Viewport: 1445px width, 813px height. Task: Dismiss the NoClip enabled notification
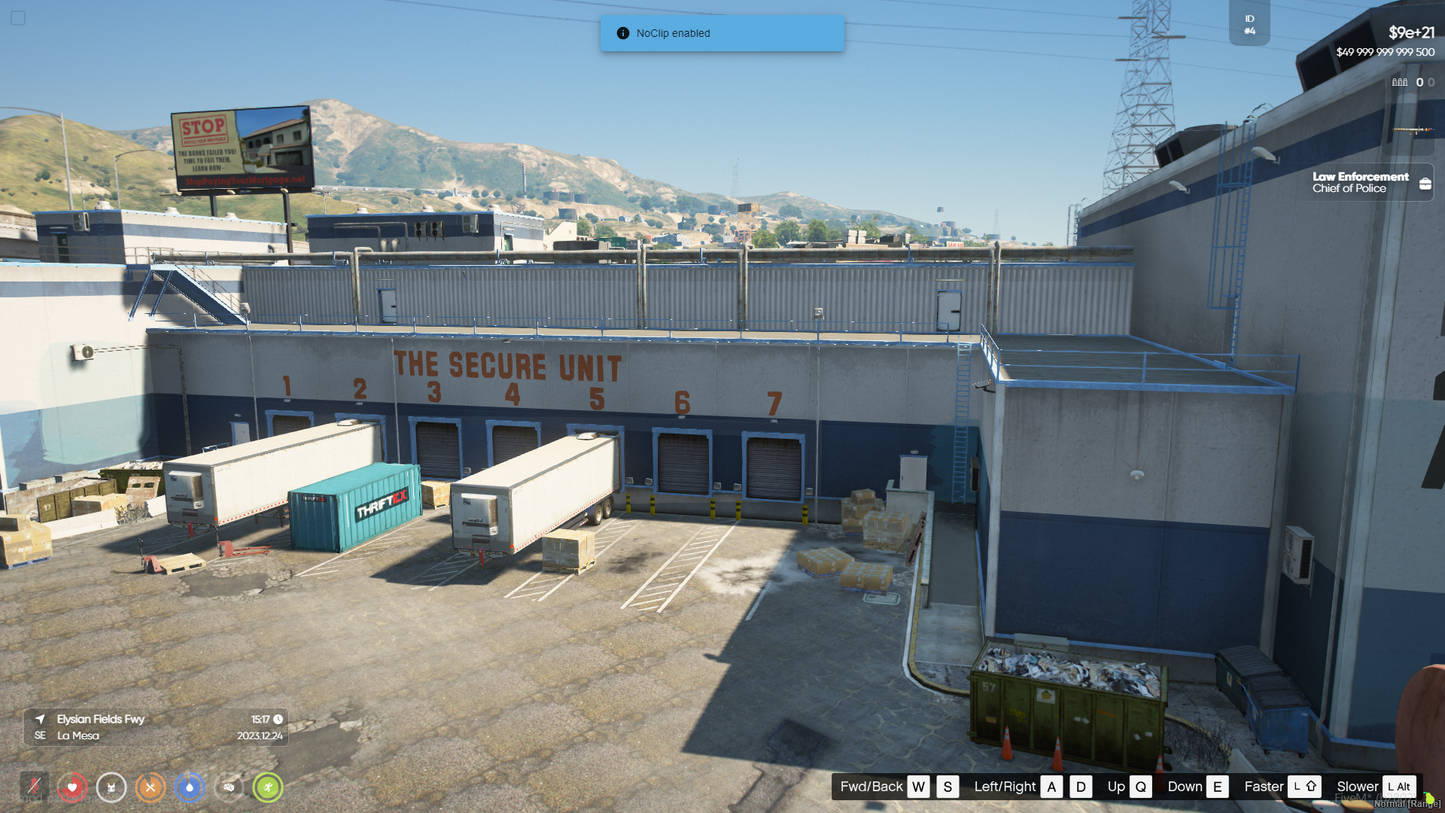(x=722, y=33)
